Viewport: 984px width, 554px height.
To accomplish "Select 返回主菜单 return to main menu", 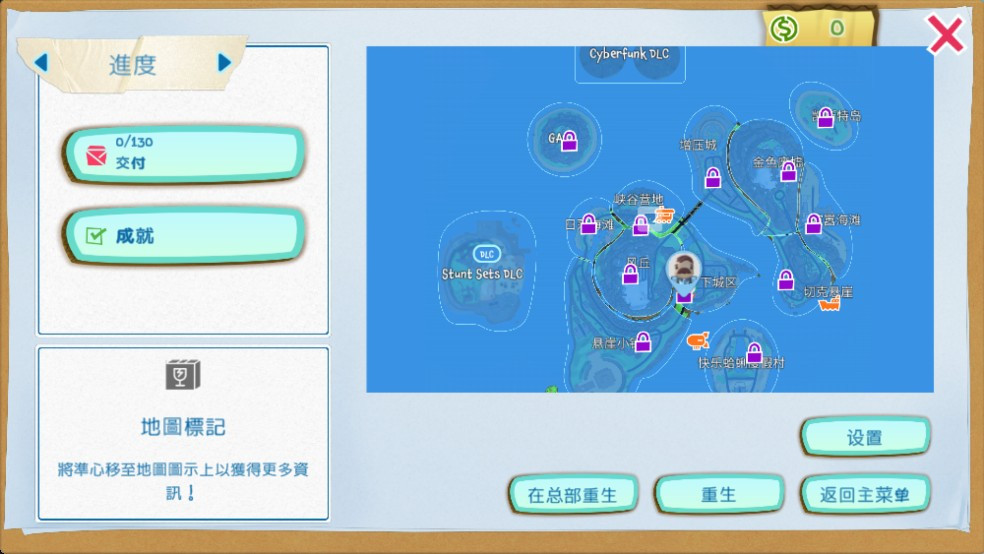I will click(865, 494).
